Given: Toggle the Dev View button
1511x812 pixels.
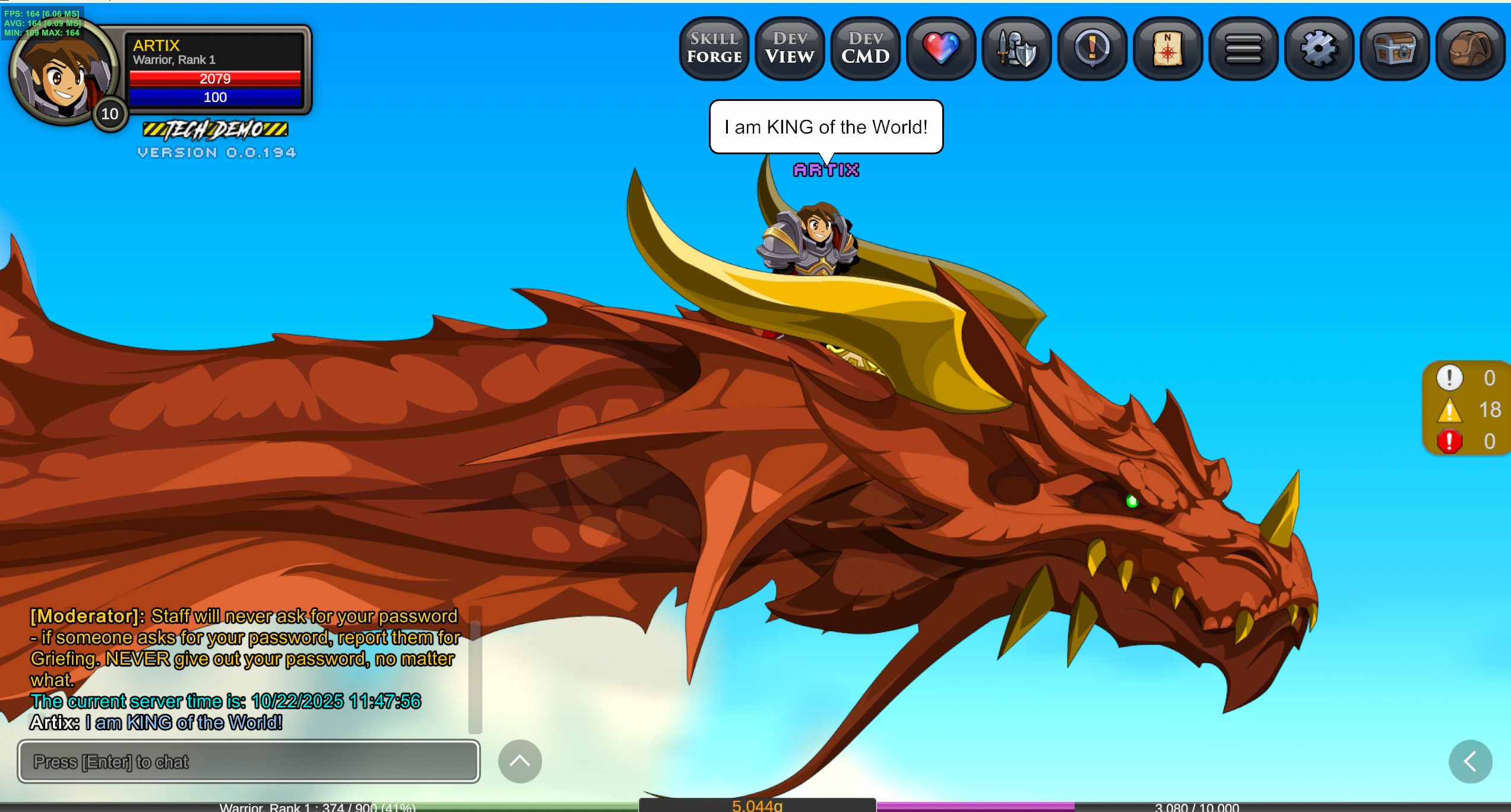Looking at the screenshot, I should 790,48.
